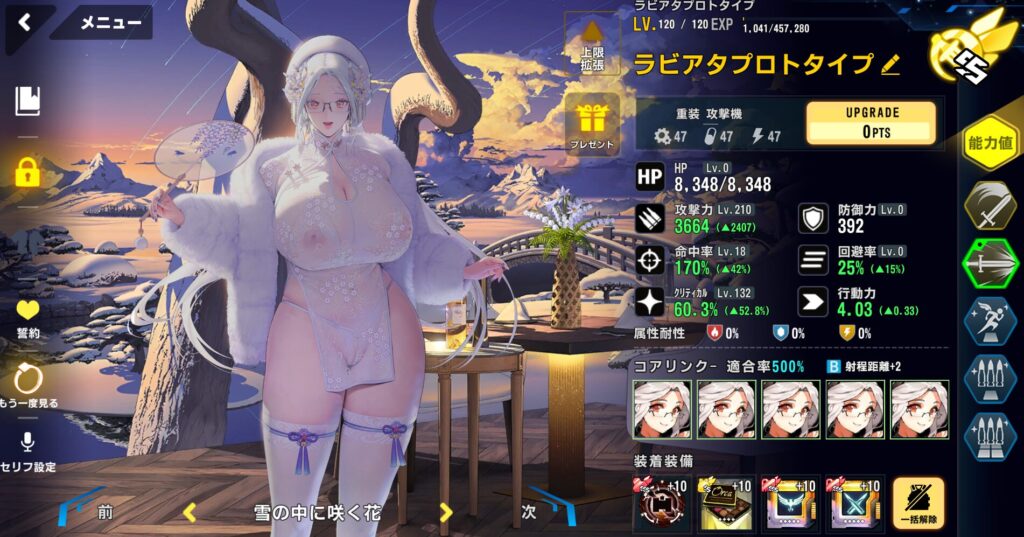Open 上限拡張 limit expansion
The height and width of the screenshot is (537, 1024).
click(591, 46)
